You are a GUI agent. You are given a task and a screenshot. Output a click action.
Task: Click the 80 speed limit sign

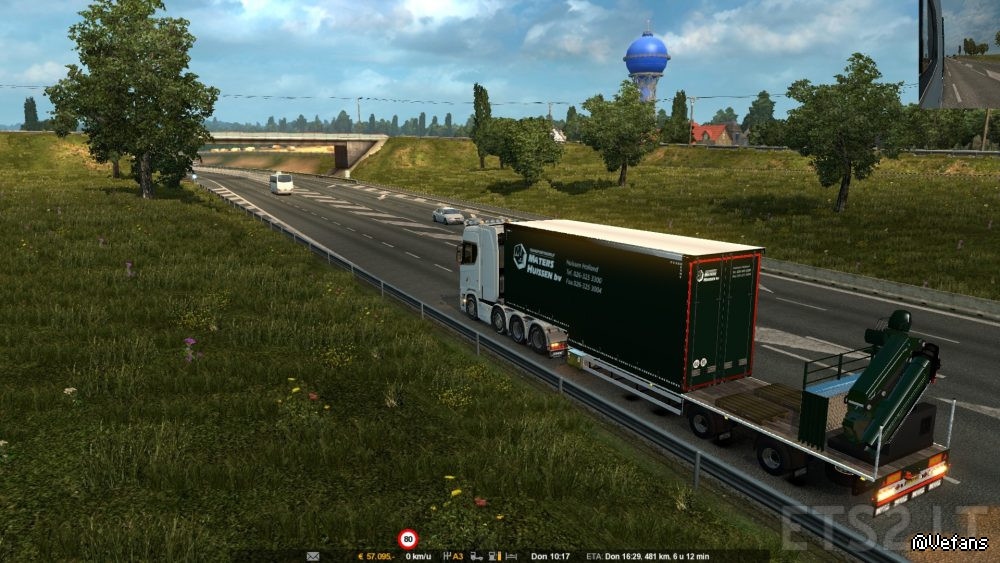coord(408,539)
